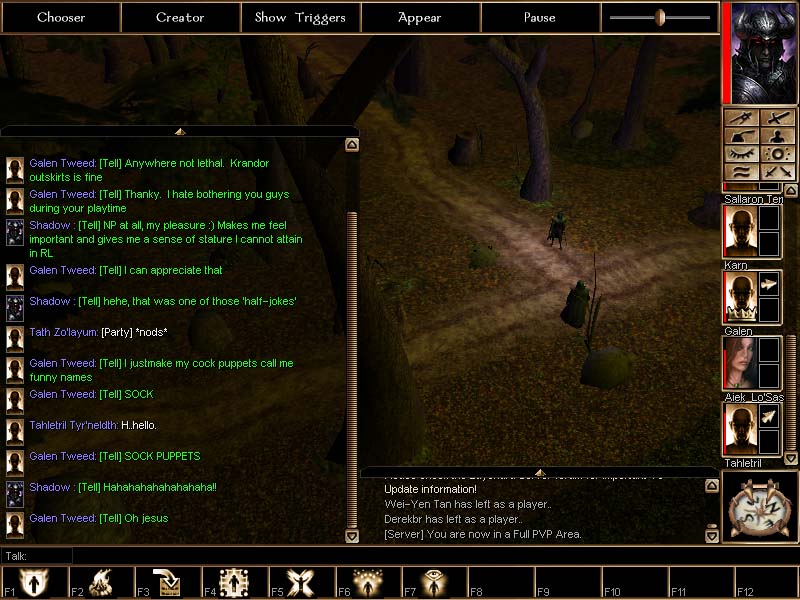Adjust the top-bar slider

[x=660, y=17]
